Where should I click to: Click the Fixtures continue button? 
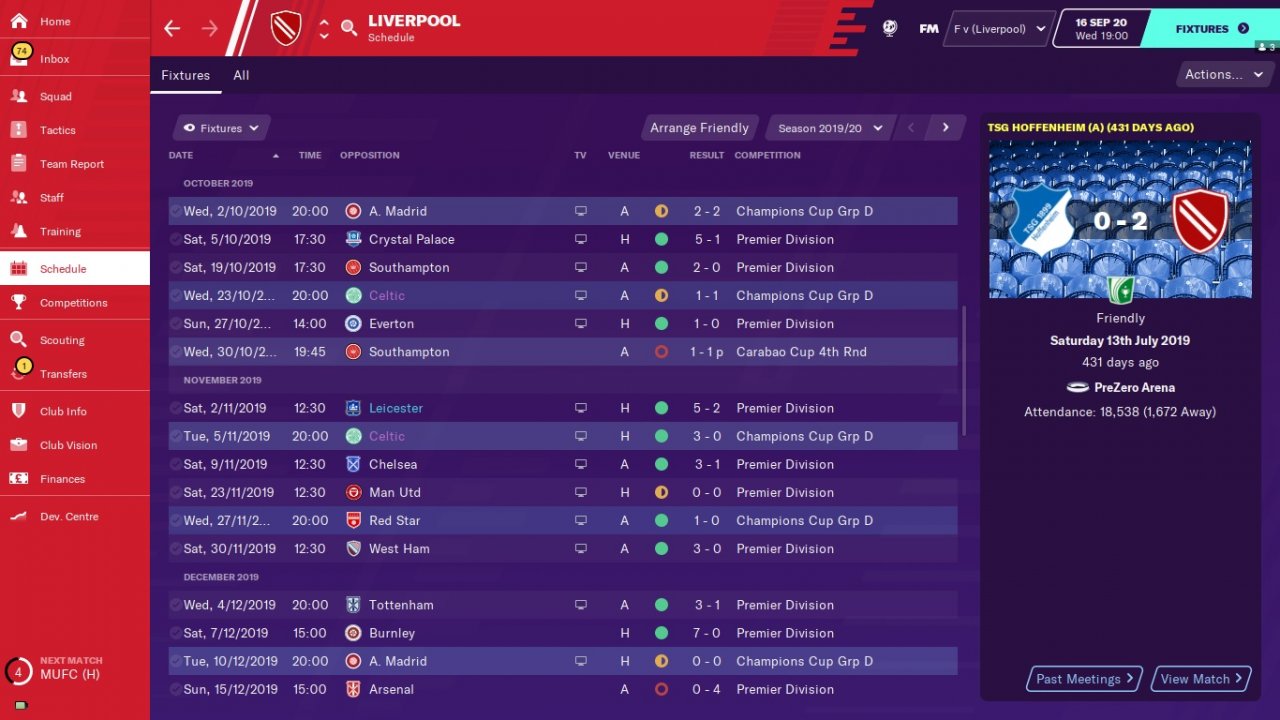pyautogui.click(x=1212, y=29)
